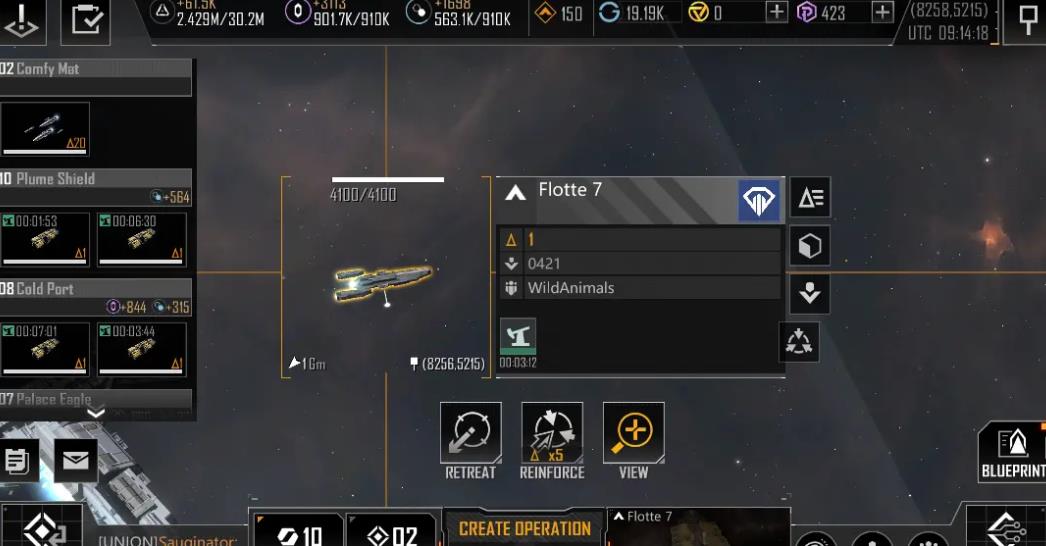Viewport: 1046px width, 546px height.
Task: Open the checklist missions icon
Action: tap(85, 21)
